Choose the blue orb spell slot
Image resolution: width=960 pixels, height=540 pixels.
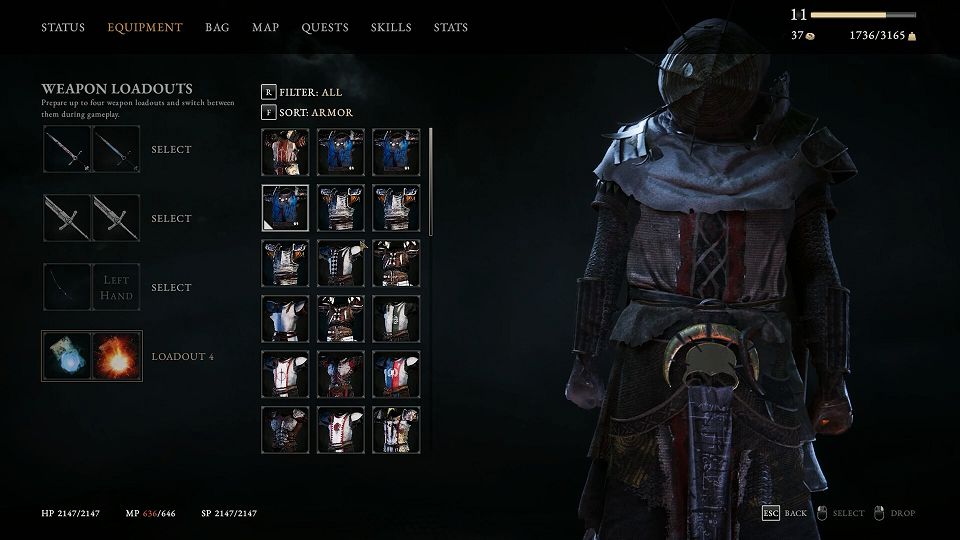click(x=67, y=356)
